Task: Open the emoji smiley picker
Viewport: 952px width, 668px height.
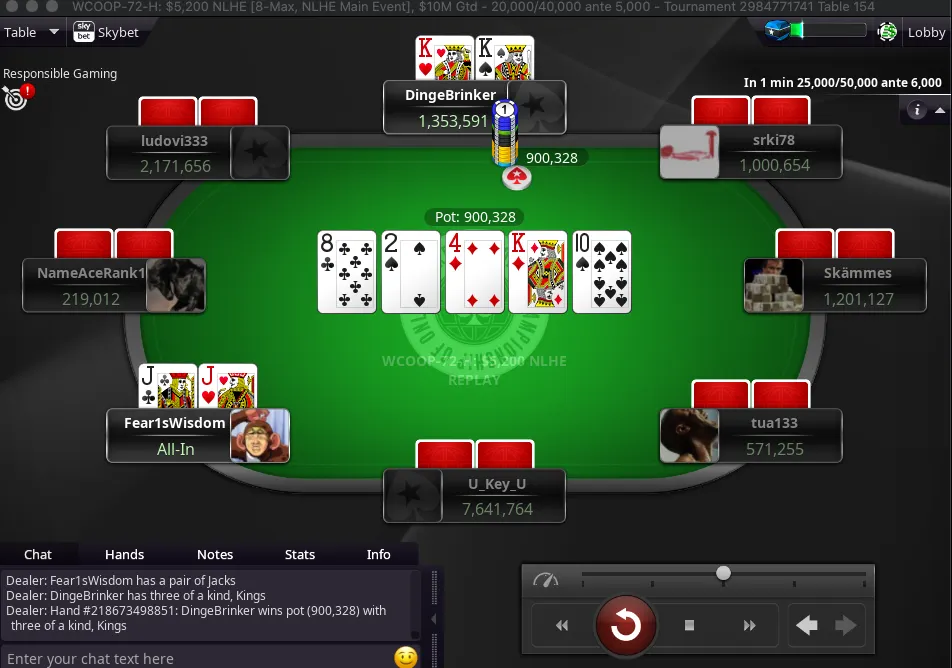Action: tap(405, 657)
